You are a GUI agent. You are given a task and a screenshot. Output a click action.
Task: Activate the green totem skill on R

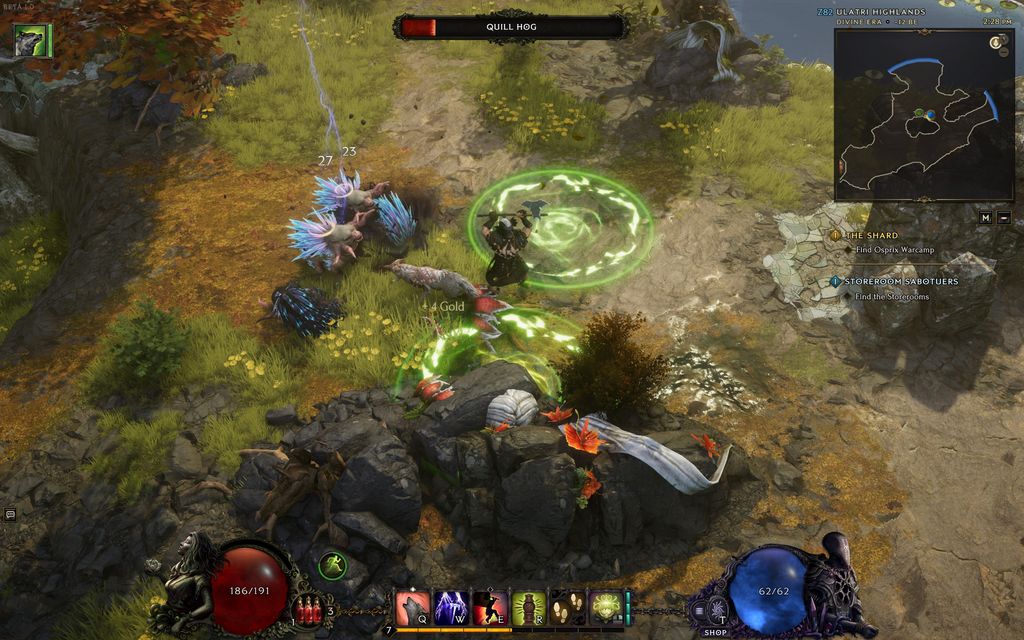coord(528,607)
